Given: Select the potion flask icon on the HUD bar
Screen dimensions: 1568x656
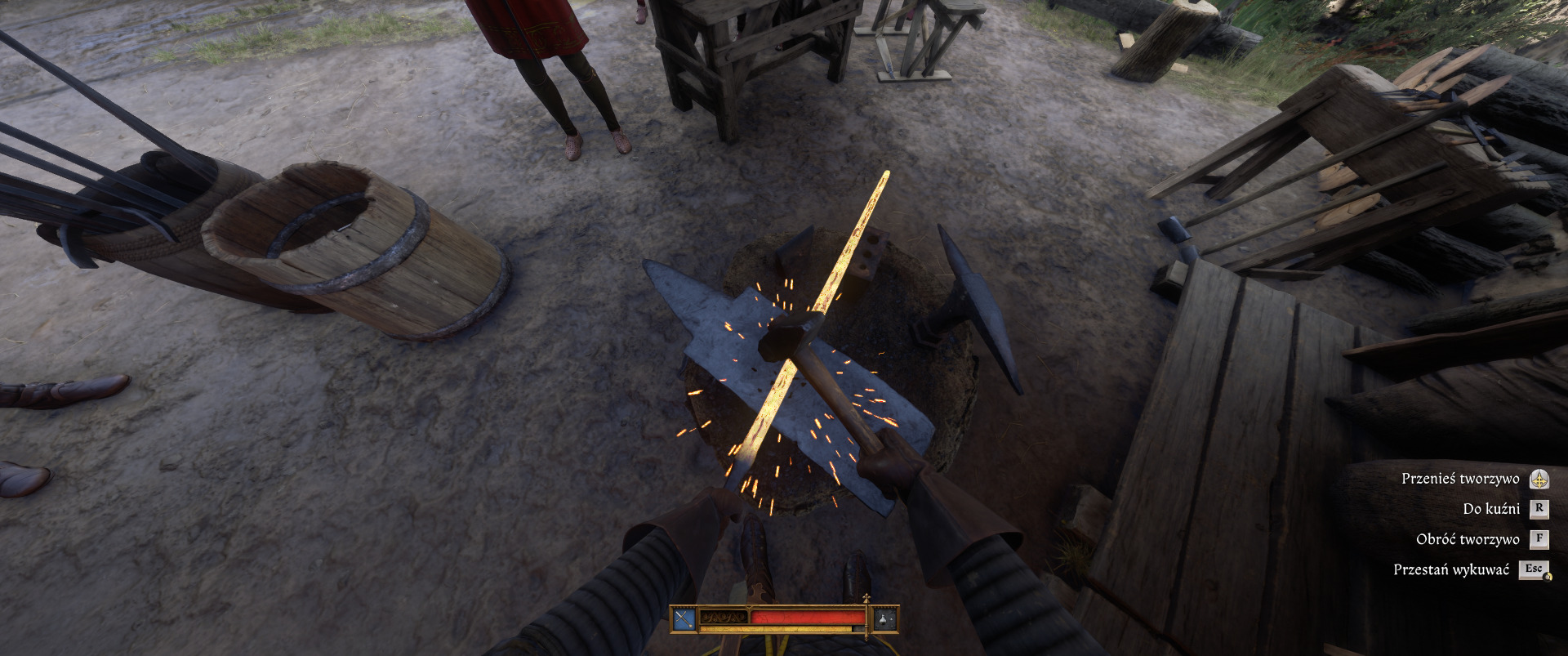Looking at the screenshot, I should (885, 619).
